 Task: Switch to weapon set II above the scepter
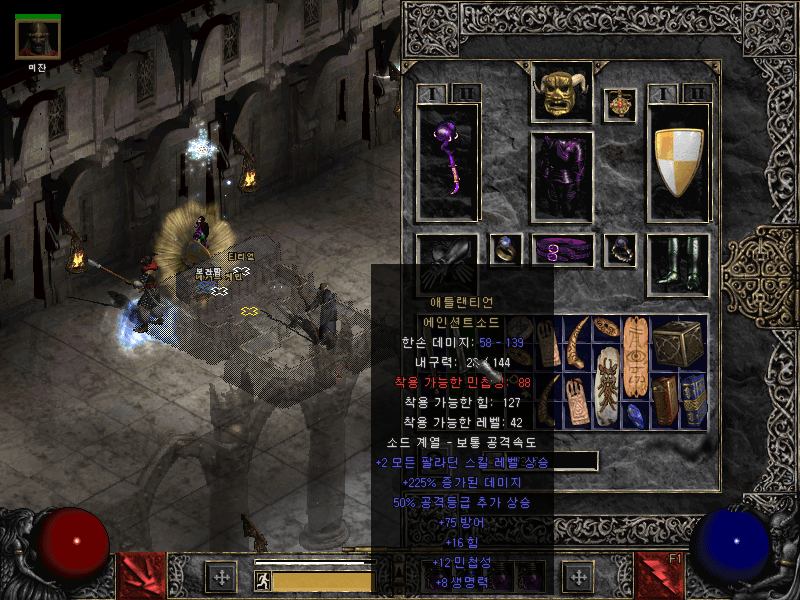pos(465,94)
